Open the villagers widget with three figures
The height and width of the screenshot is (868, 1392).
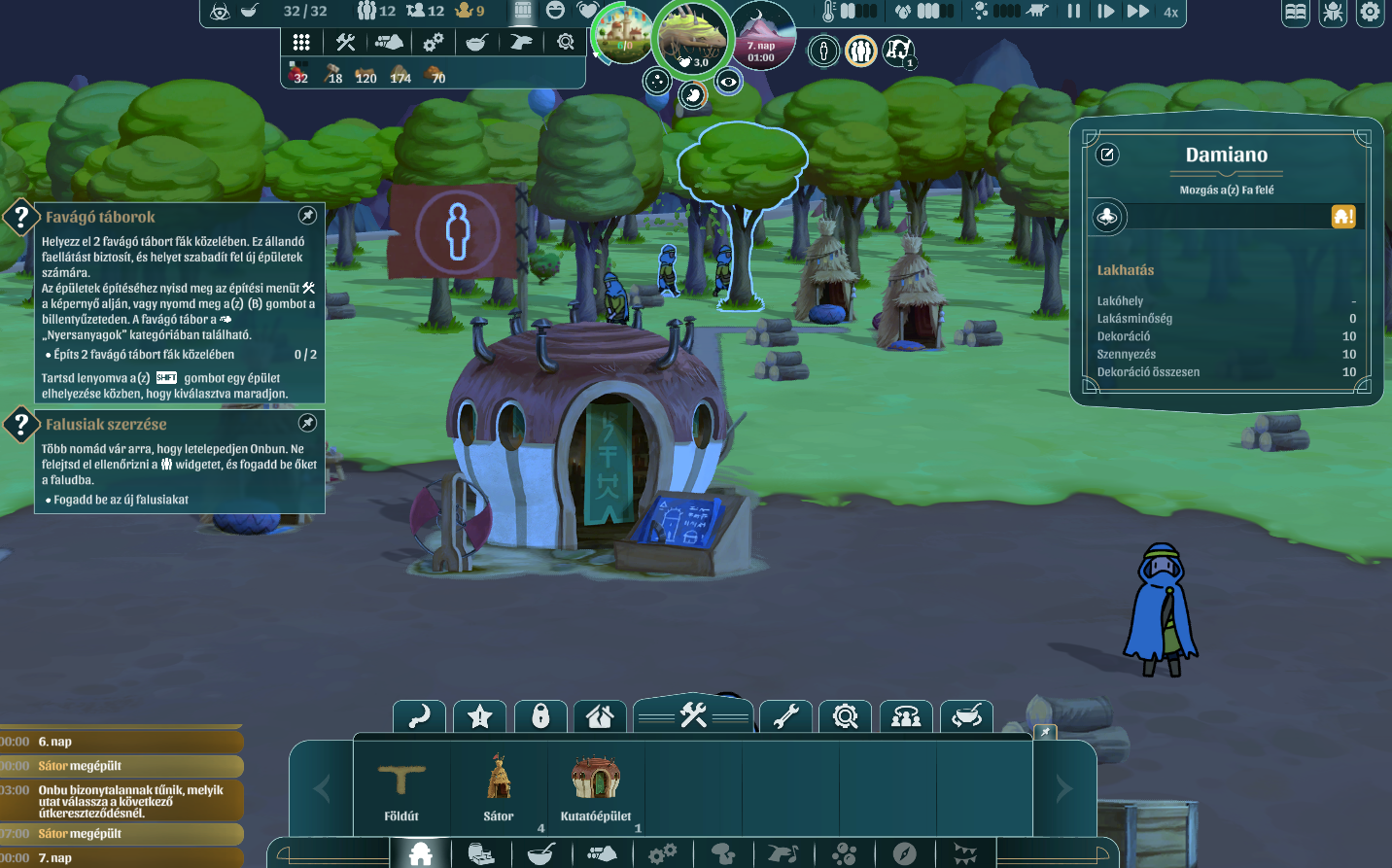860,51
